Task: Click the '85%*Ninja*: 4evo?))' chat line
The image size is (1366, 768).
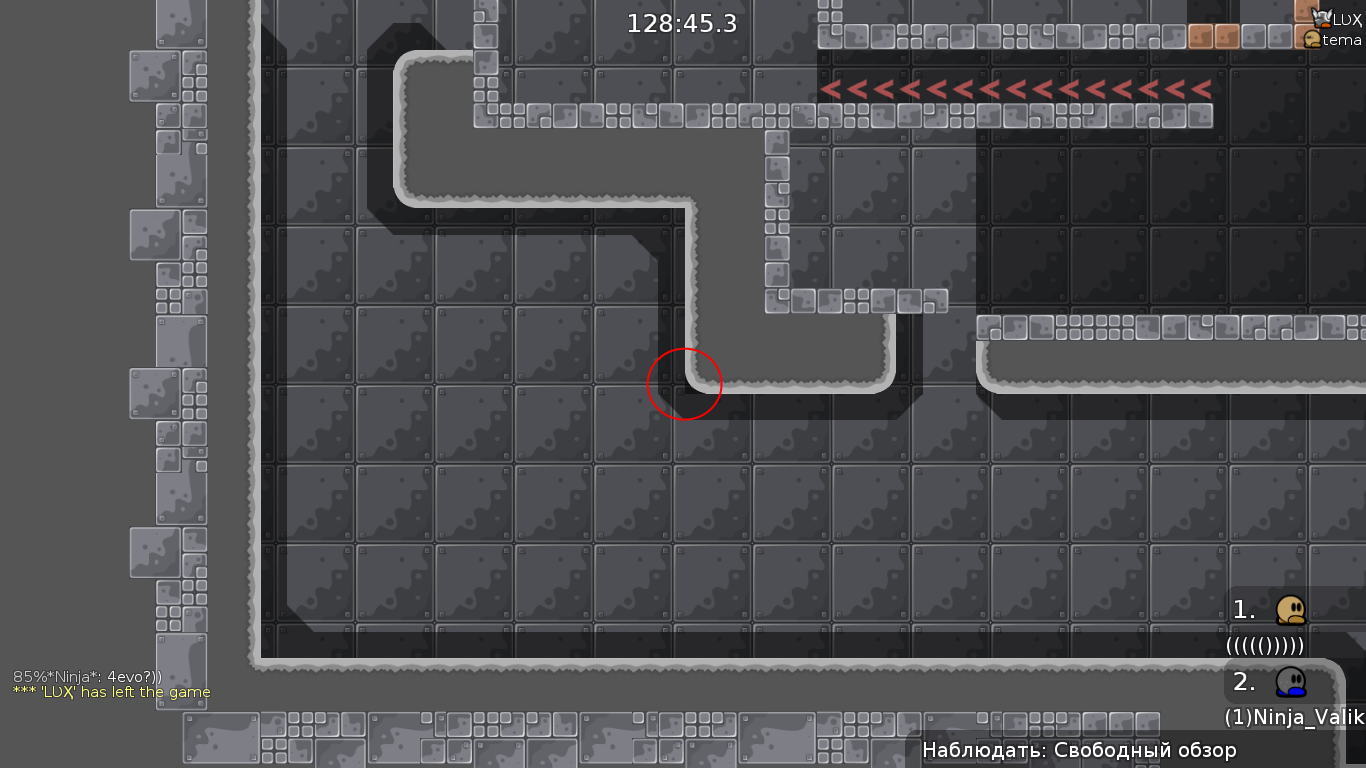Action: click(x=86, y=677)
